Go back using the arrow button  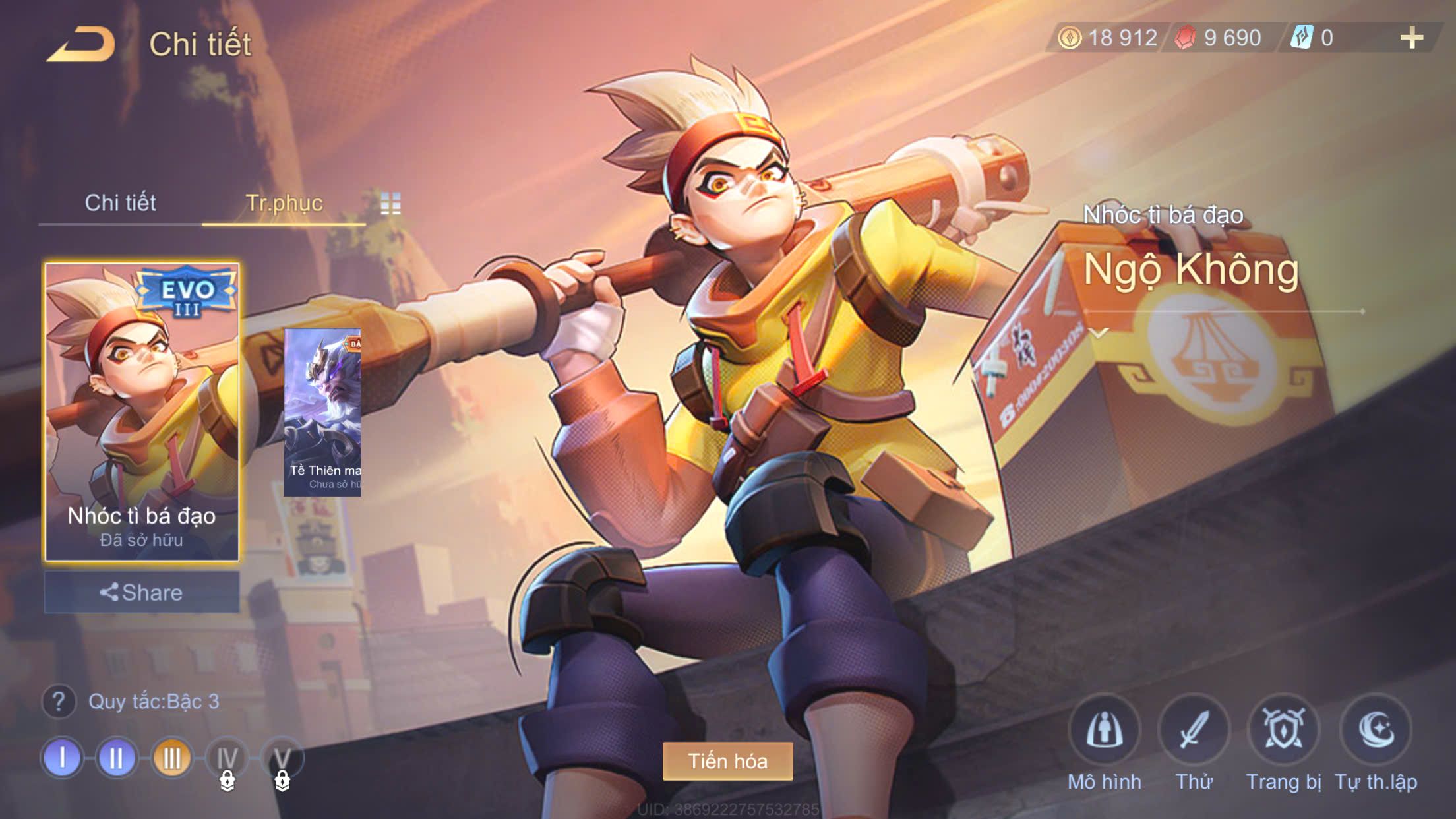click(82, 45)
